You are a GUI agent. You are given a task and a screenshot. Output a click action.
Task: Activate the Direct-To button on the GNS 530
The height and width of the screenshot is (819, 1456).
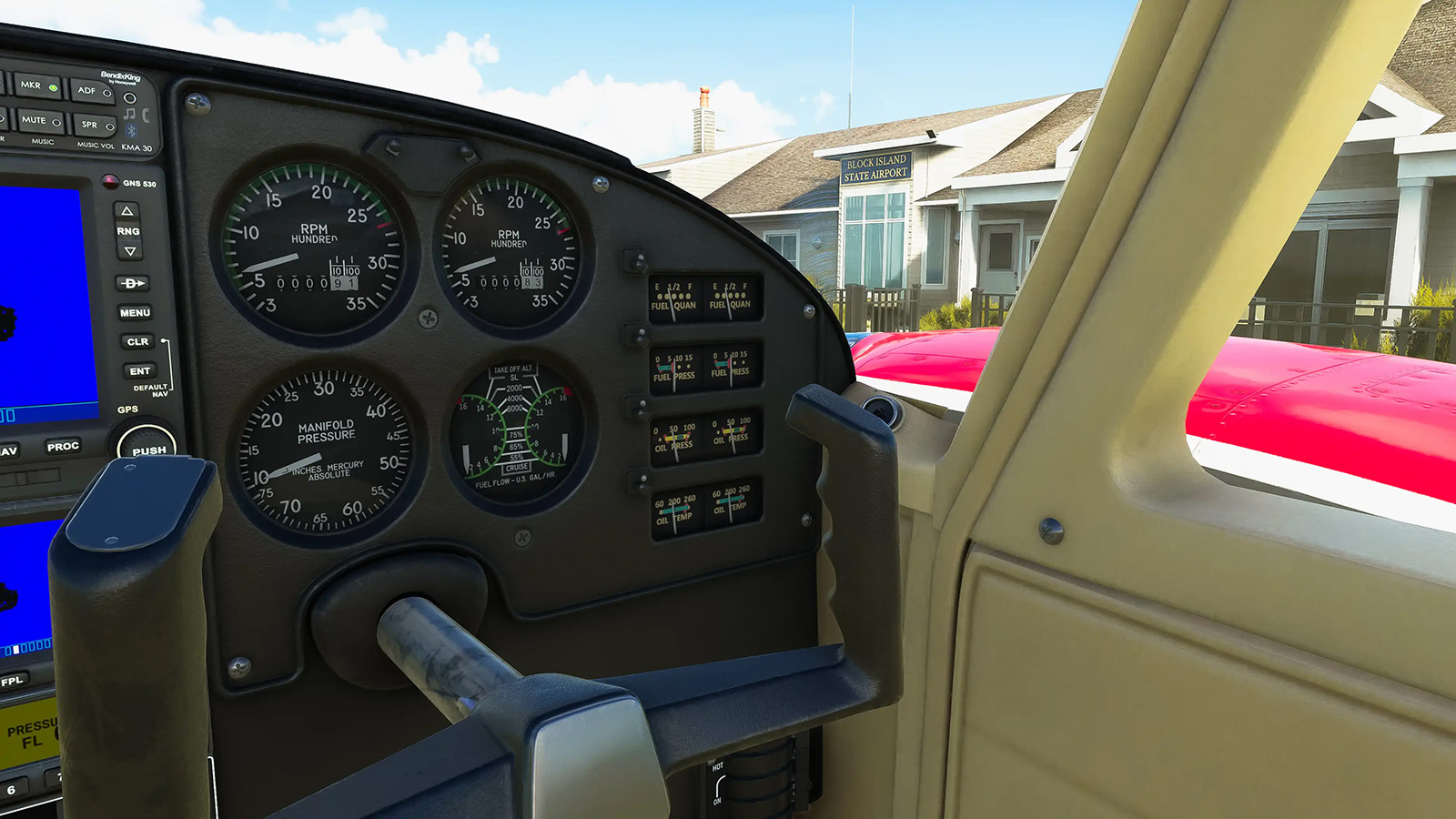133,283
